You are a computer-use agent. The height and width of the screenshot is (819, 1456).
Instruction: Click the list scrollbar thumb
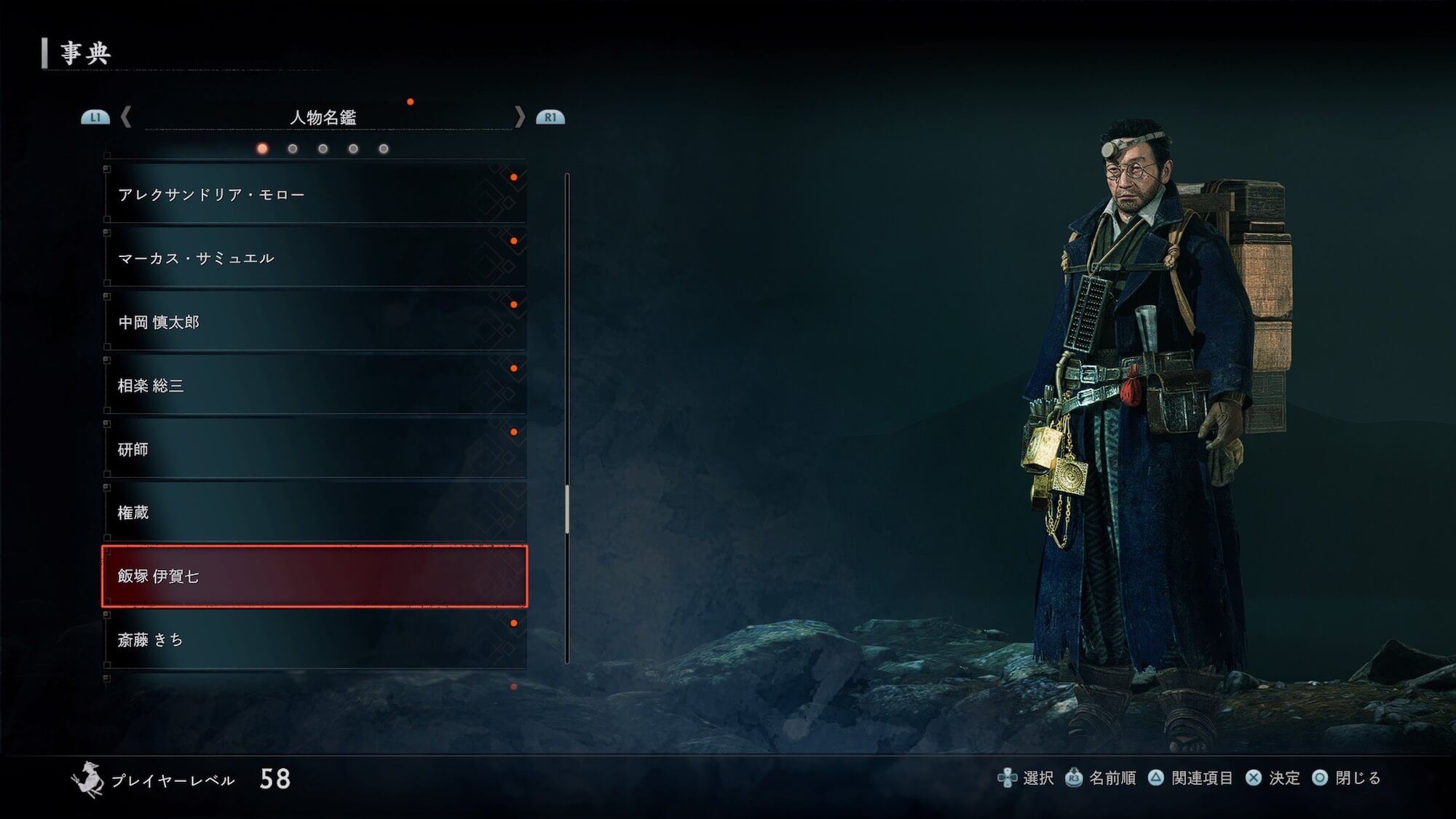tap(567, 508)
